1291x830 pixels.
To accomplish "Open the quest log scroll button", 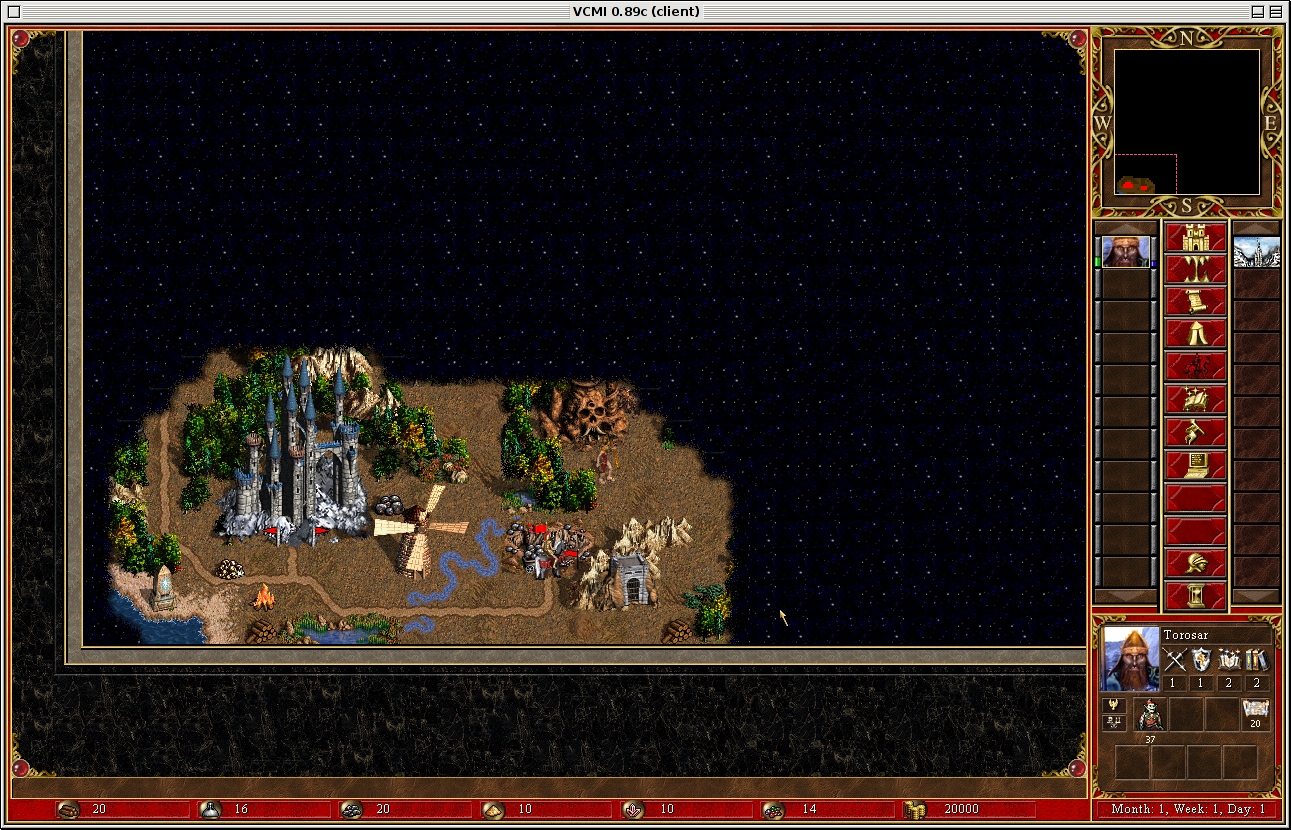I will click(1196, 302).
